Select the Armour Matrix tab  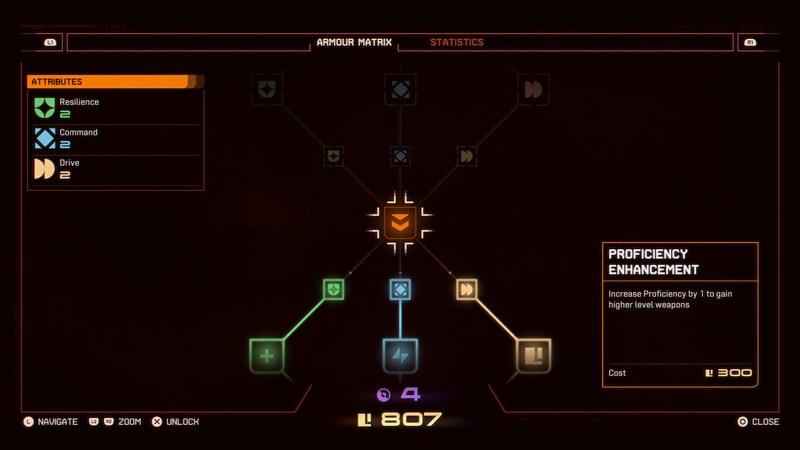click(x=354, y=43)
